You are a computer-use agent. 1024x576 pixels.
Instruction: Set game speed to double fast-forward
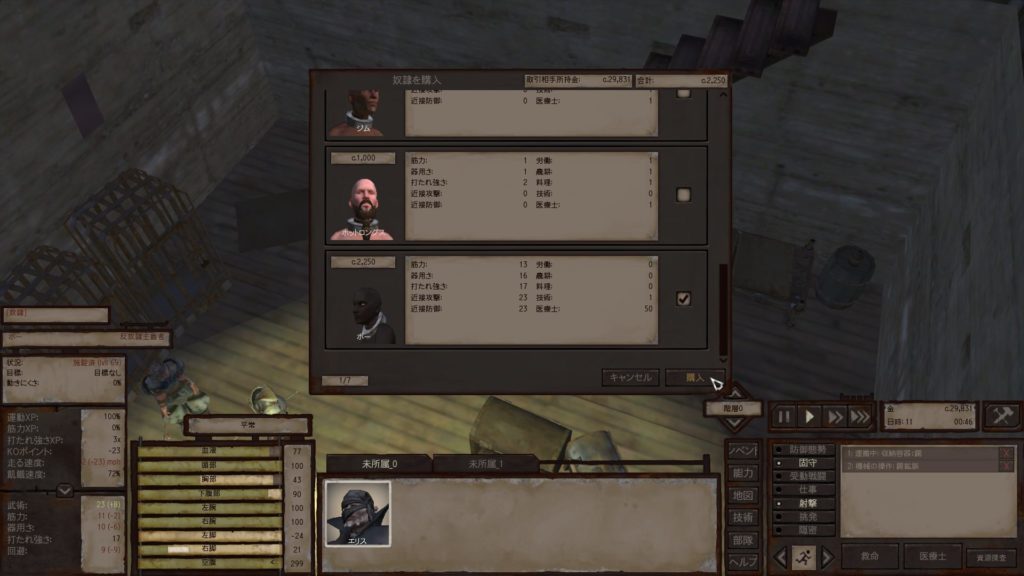click(x=835, y=416)
